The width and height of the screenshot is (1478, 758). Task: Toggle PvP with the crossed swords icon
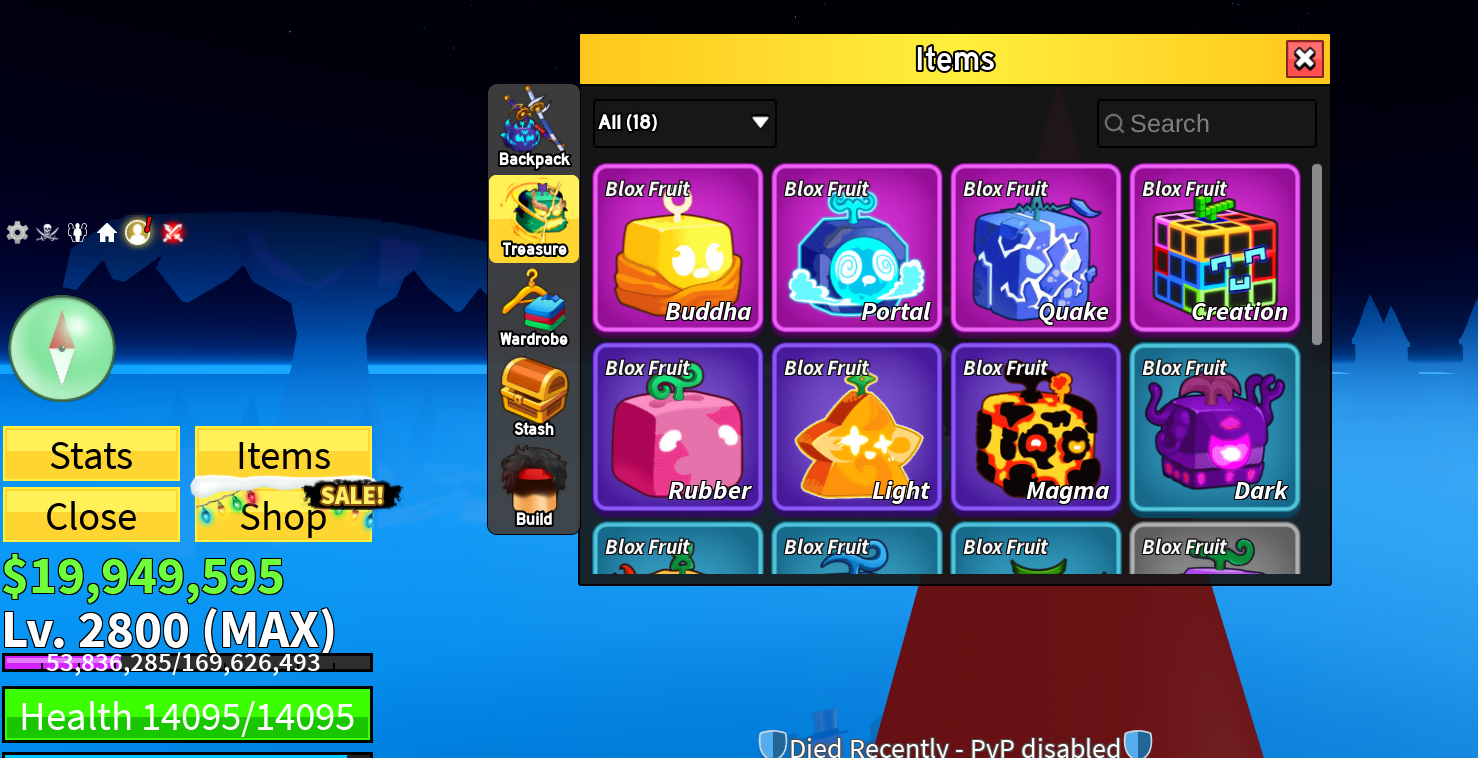point(171,232)
